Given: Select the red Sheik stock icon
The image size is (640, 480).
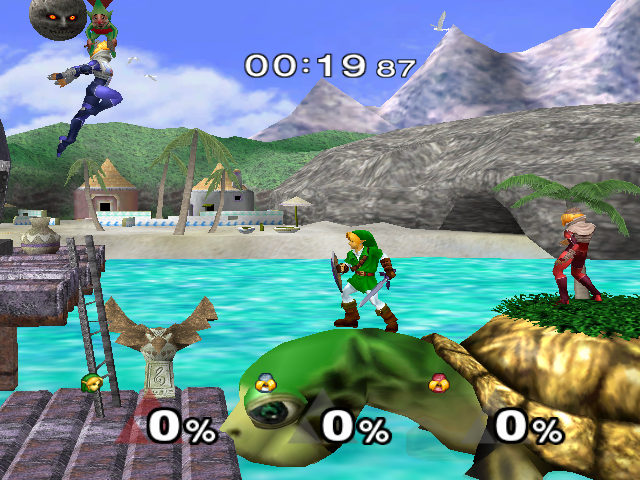Looking at the screenshot, I should [437, 383].
